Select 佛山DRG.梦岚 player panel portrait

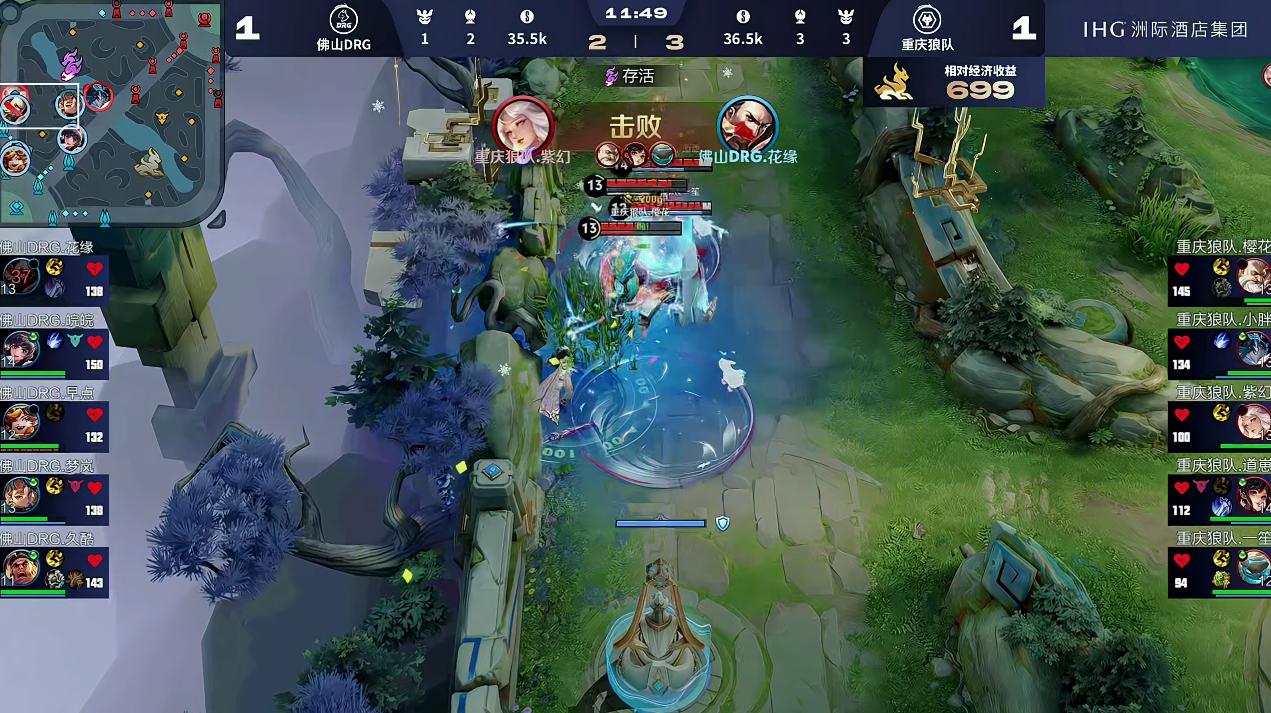point(21,495)
